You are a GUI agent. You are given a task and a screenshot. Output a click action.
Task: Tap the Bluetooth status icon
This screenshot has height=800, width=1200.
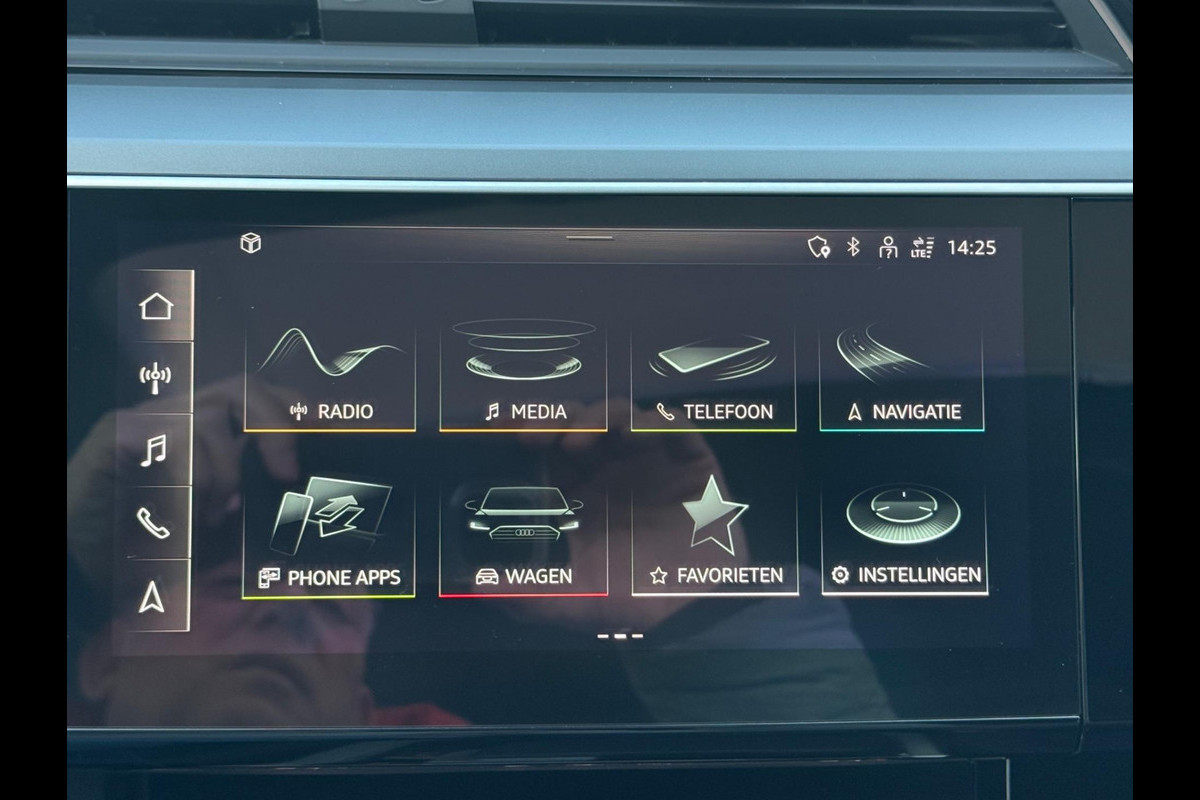853,247
